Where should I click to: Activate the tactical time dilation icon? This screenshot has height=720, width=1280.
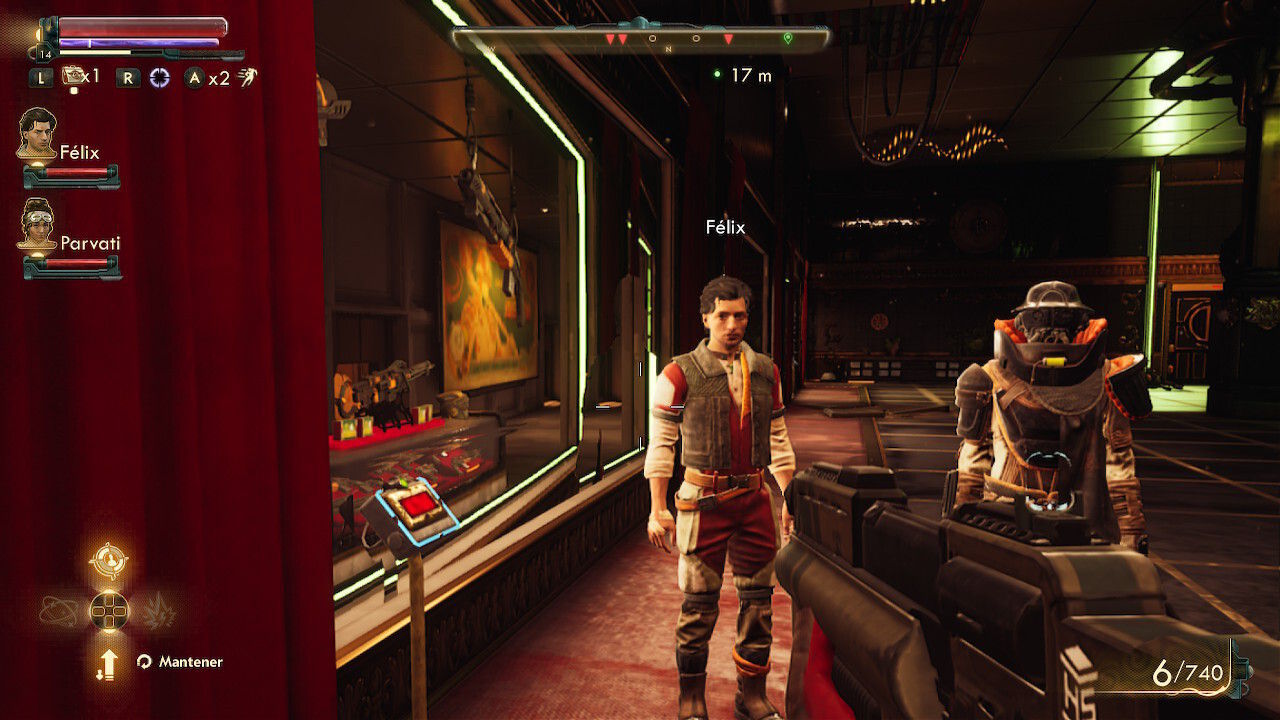[159, 77]
